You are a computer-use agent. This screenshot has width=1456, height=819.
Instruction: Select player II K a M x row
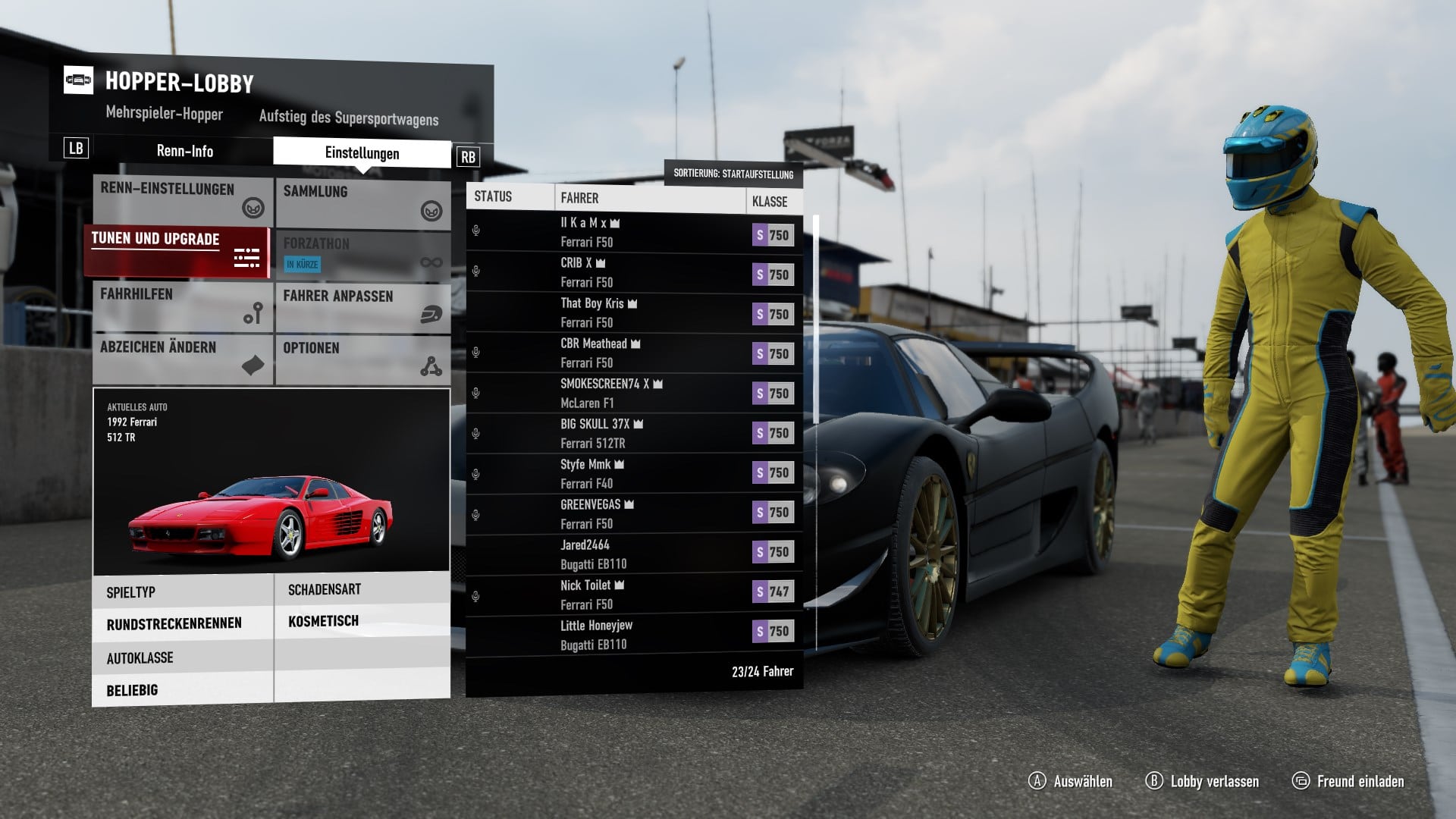(x=633, y=233)
